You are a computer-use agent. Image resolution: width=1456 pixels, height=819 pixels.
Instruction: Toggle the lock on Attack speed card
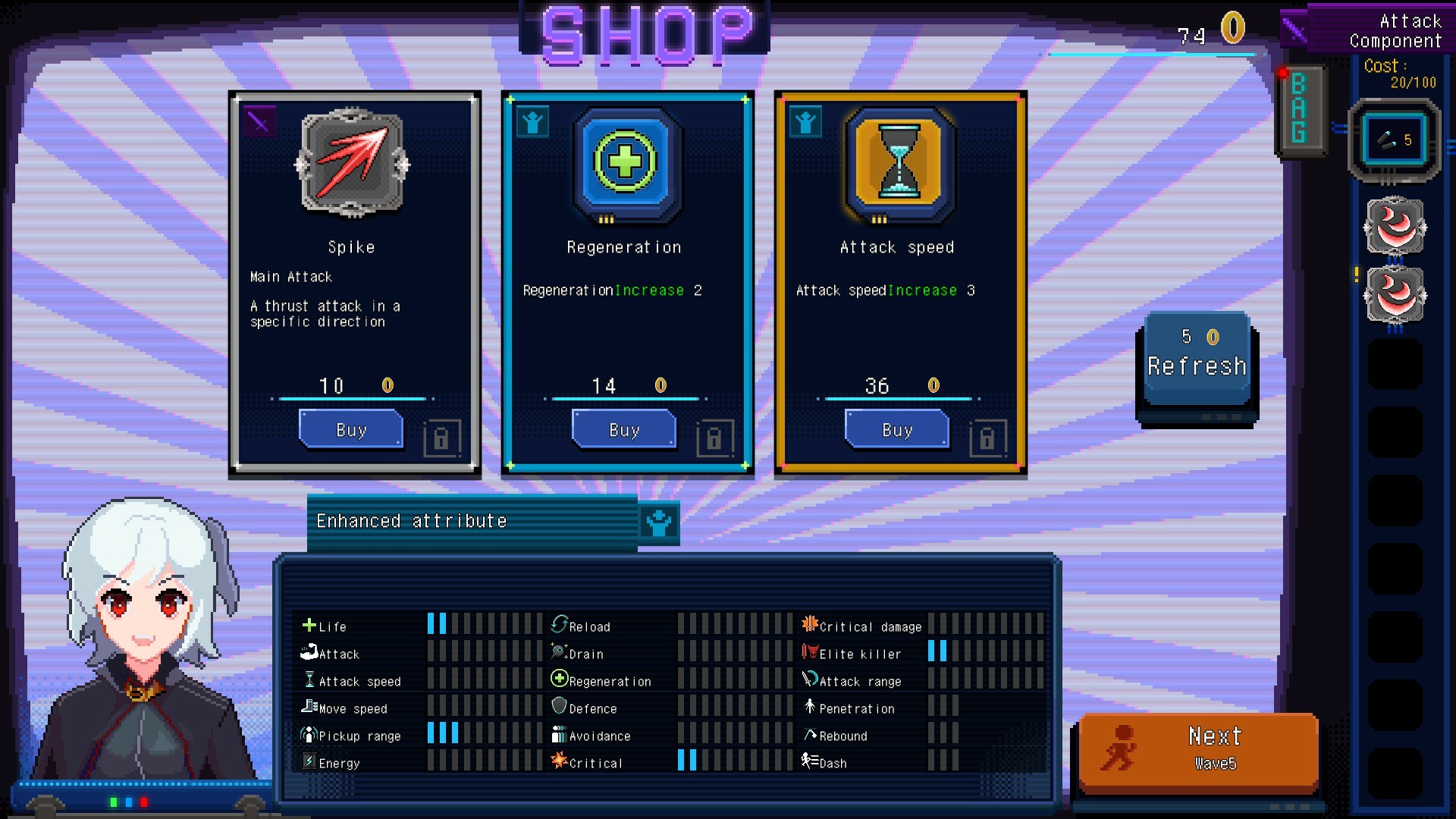(989, 438)
